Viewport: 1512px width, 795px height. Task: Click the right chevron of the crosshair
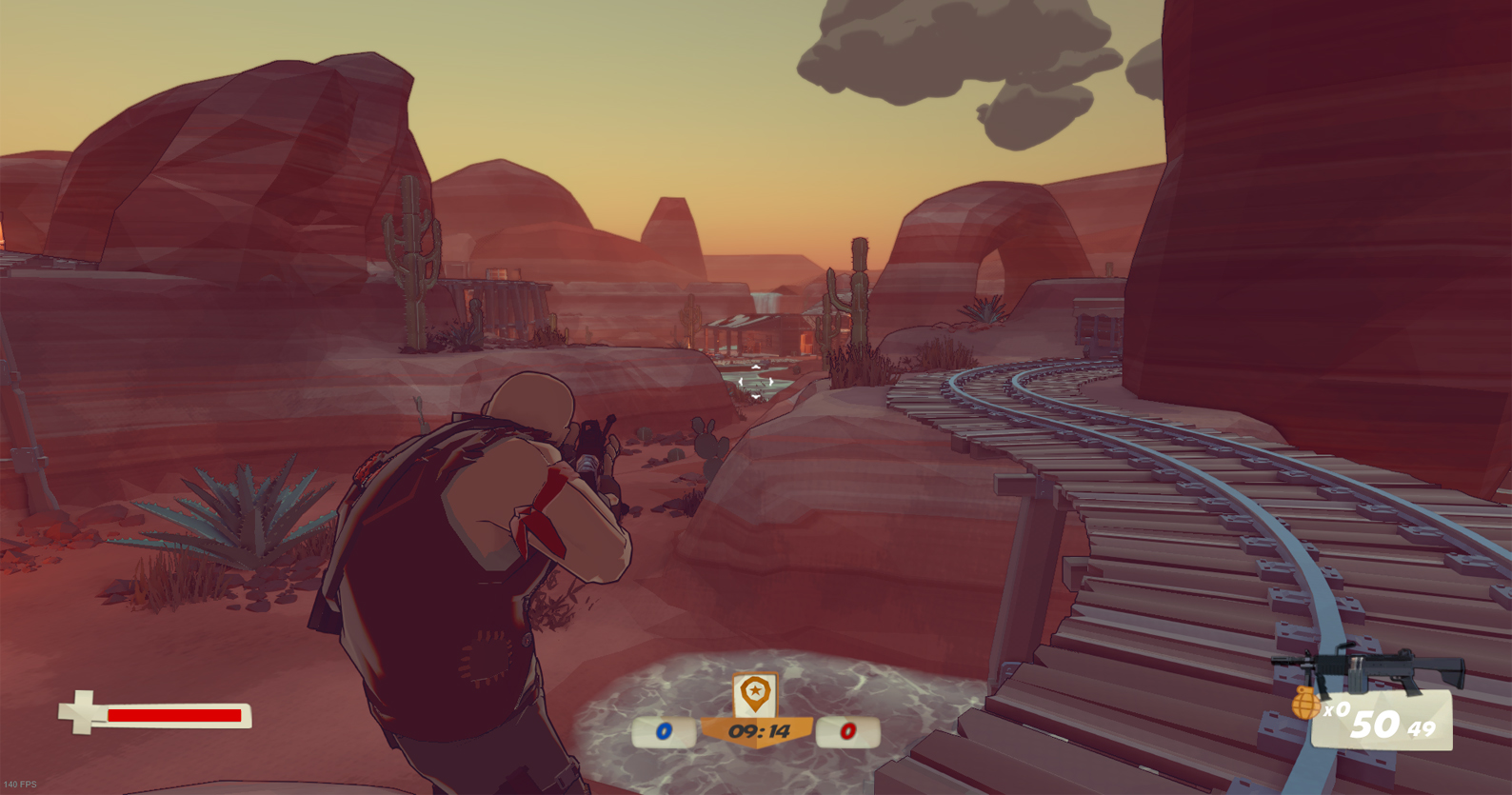tap(771, 382)
